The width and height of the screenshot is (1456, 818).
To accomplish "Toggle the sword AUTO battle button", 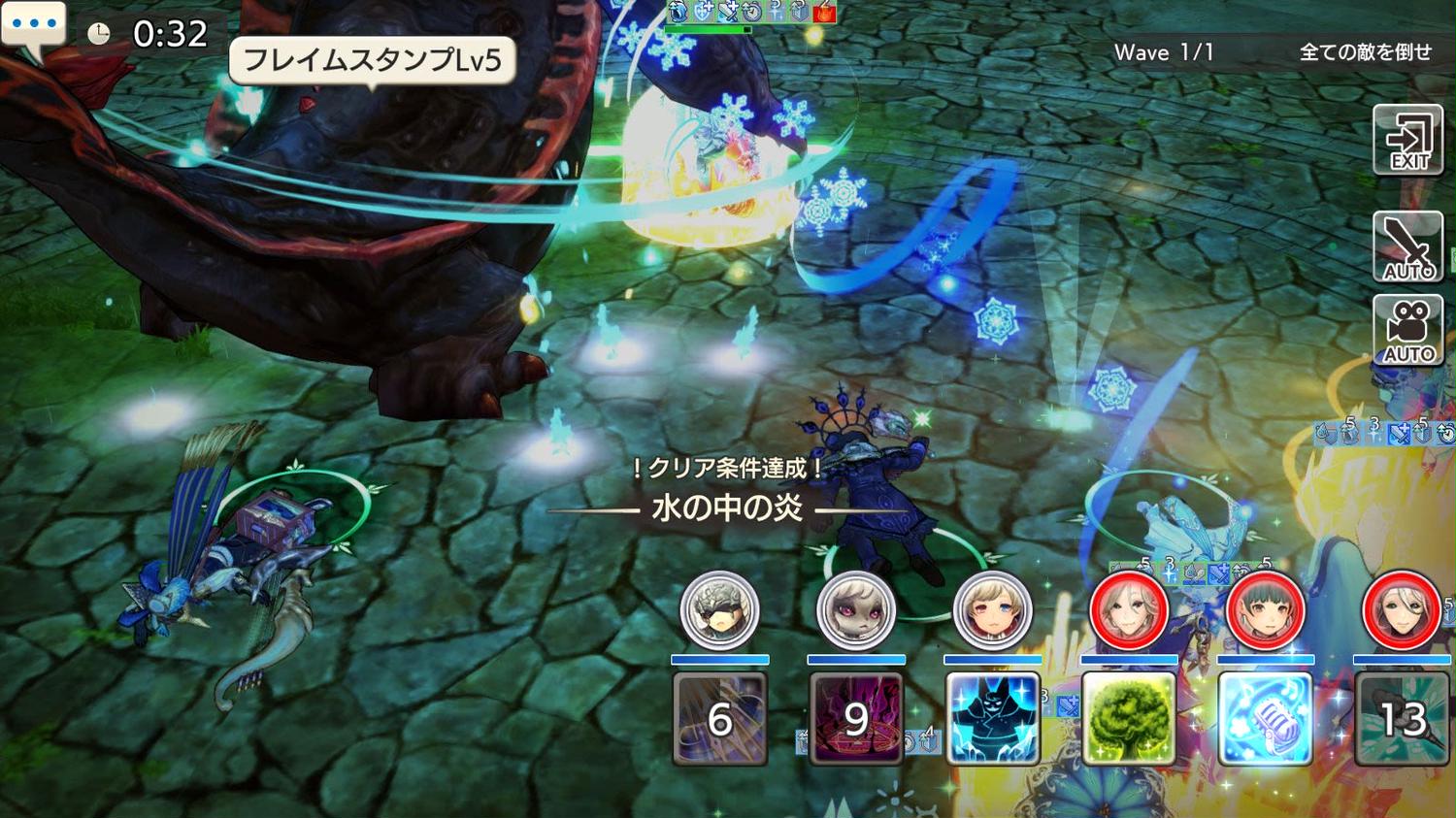I will [1407, 246].
